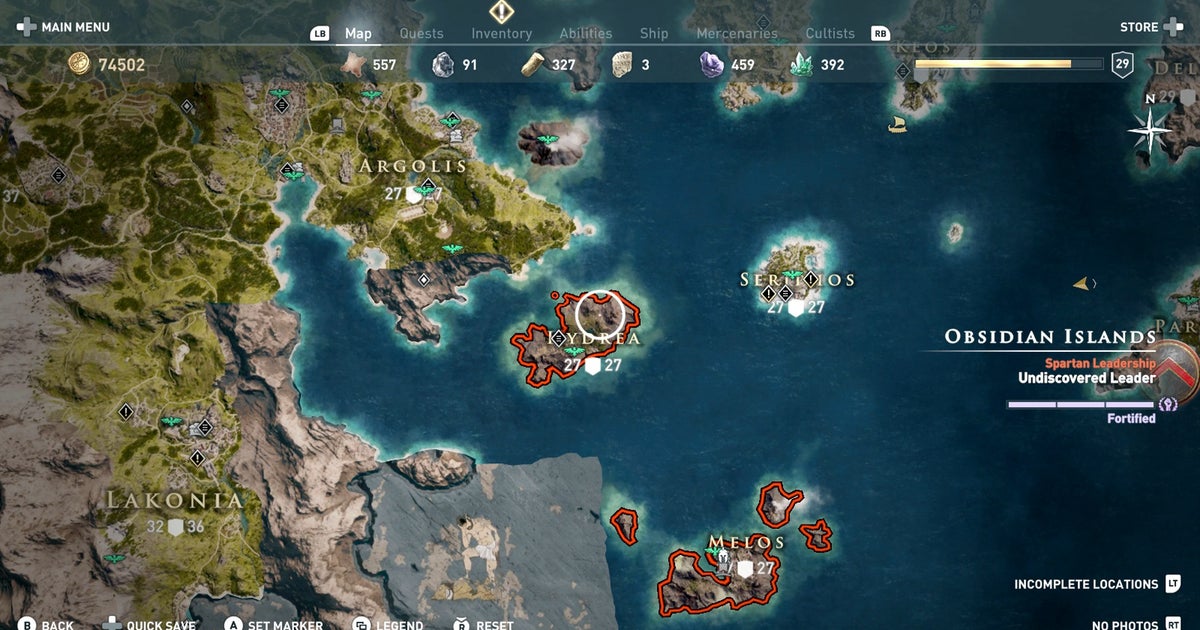1200x630 pixels.
Task: Select the ship marker on the sea
Action: (898, 124)
